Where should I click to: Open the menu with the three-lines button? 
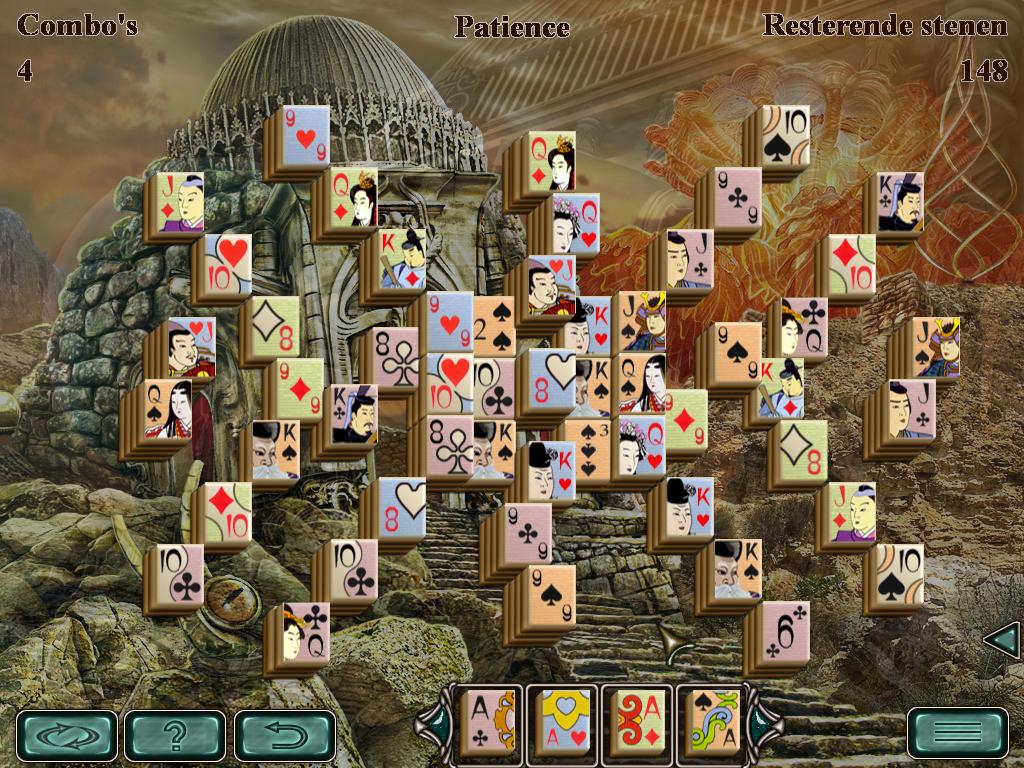click(957, 733)
